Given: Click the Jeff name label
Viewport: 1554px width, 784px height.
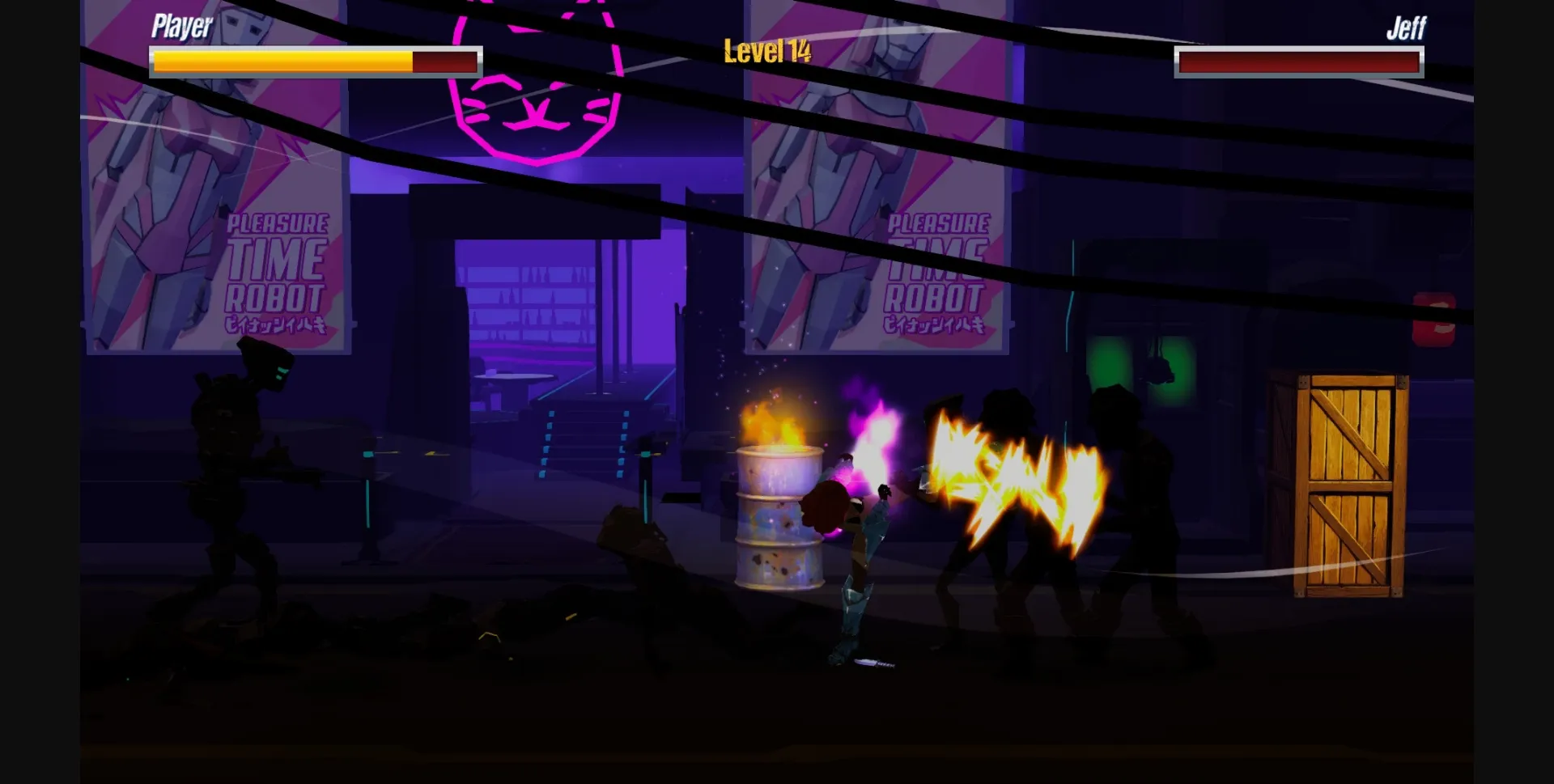Looking at the screenshot, I should pyautogui.click(x=1406, y=28).
